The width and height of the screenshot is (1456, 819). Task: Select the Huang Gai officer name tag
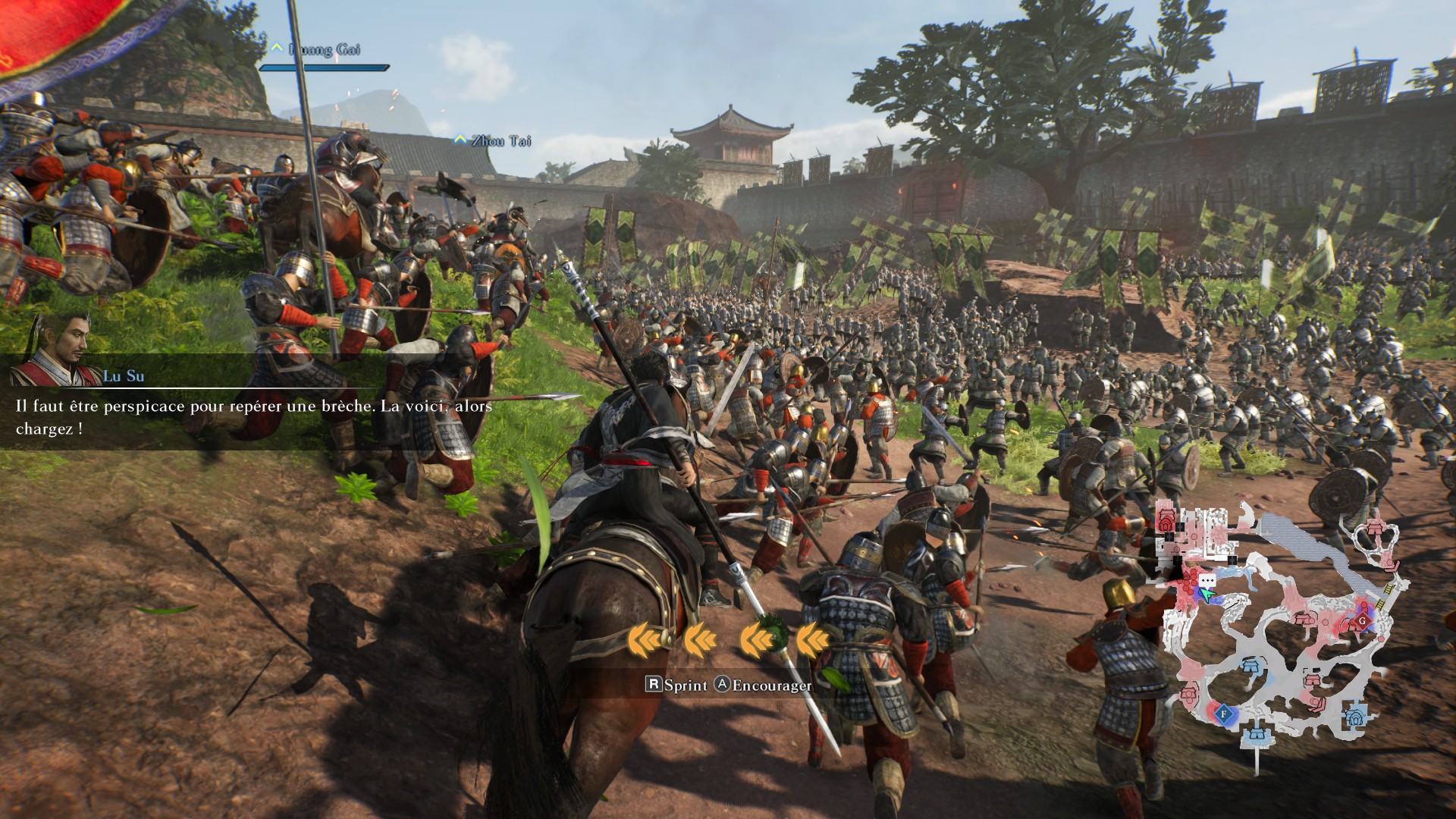coord(325,50)
